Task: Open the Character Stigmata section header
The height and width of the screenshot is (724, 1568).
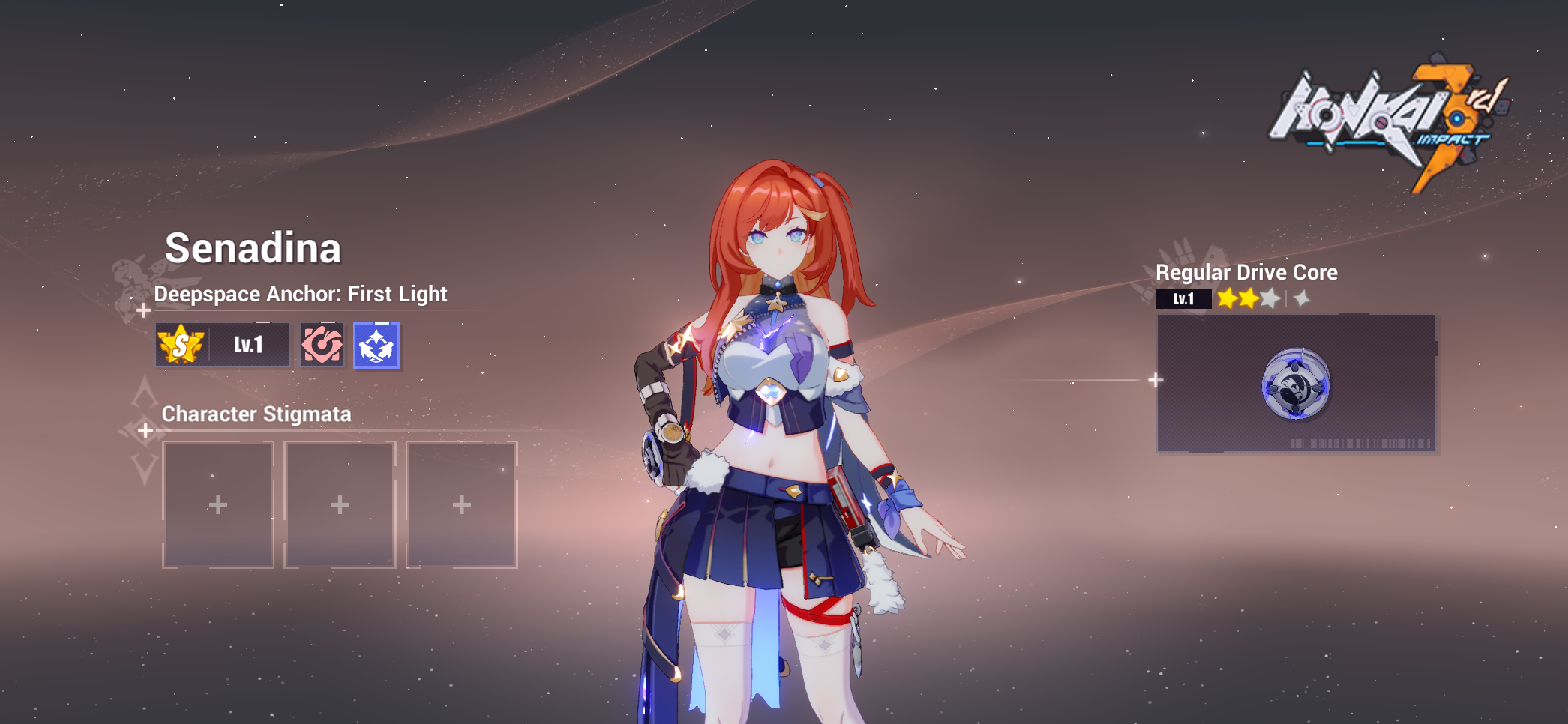Action: click(x=258, y=414)
